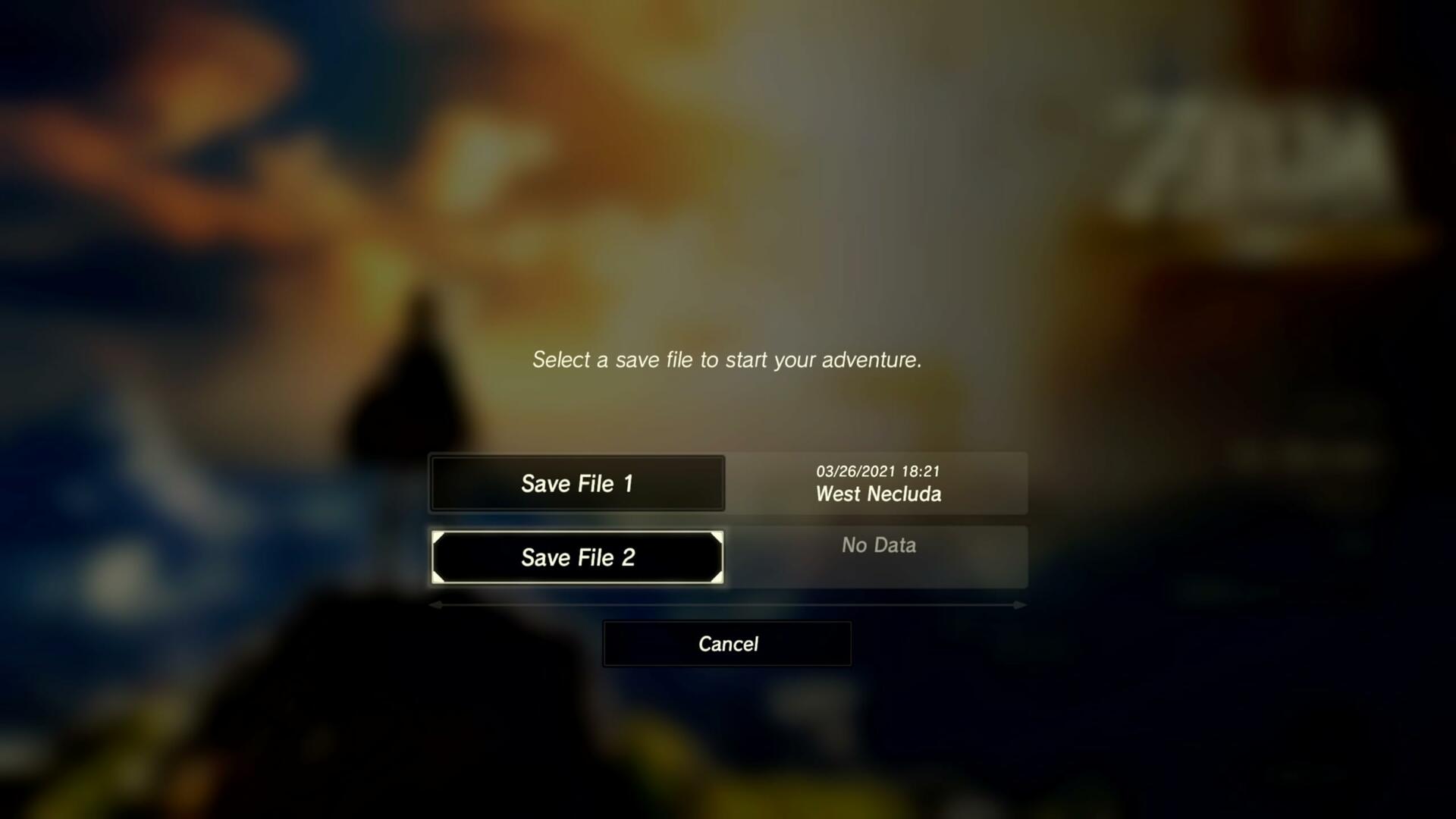
Task: Click the Cancel button
Action: (x=726, y=643)
